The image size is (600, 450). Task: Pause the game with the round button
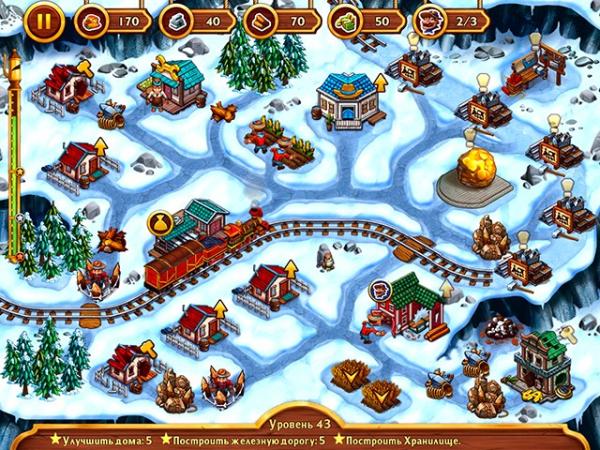pyautogui.click(x=43, y=19)
